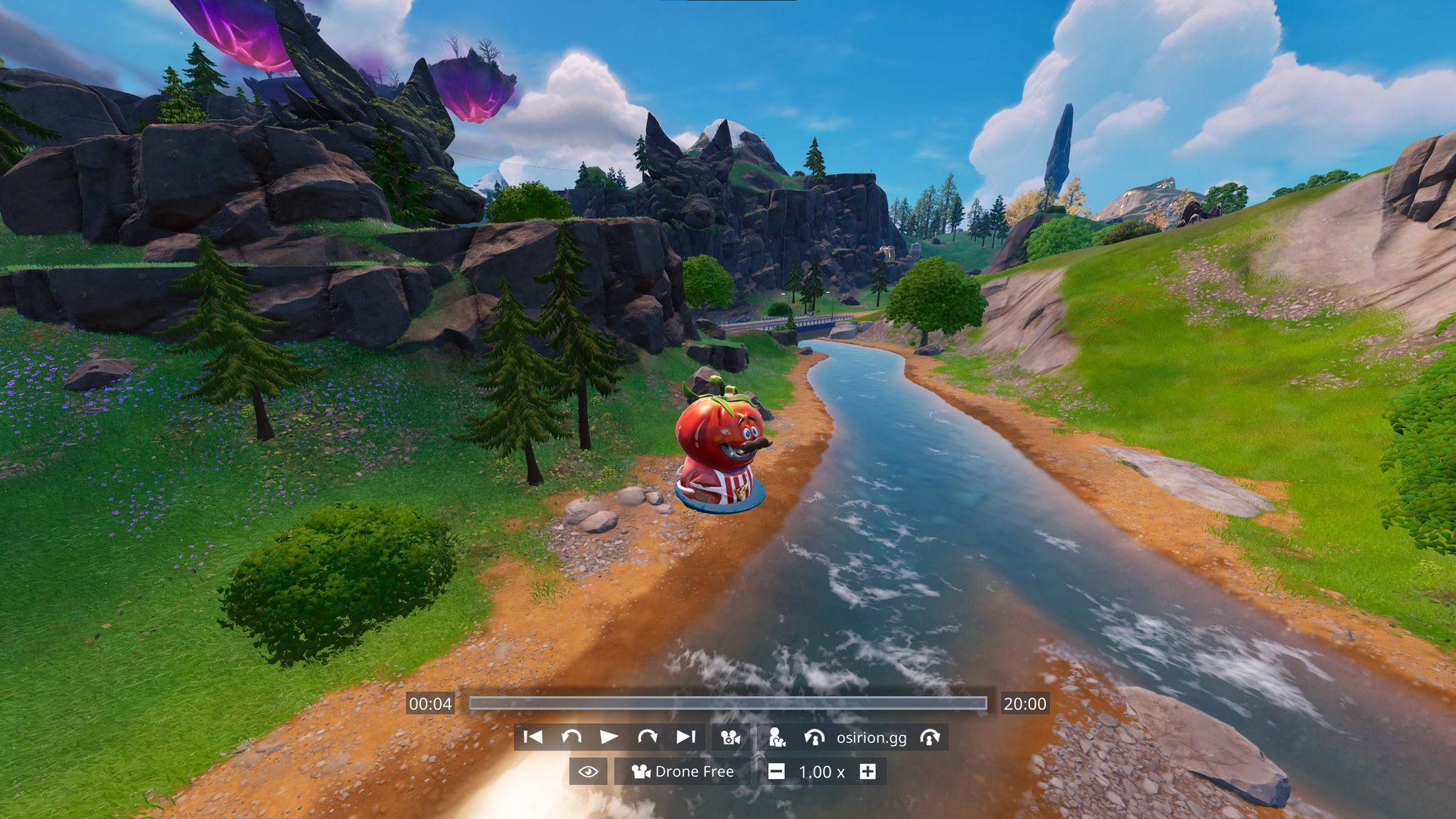Image resolution: width=1456 pixels, height=819 pixels.
Task: Play the replay
Action: coord(609,737)
